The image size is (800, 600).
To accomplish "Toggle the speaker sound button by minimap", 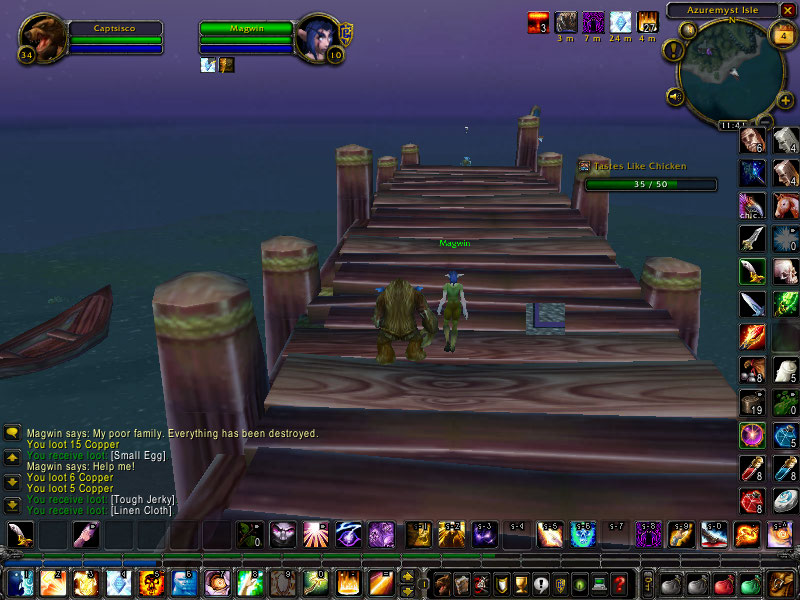I will pyautogui.click(x=675, y=97).
